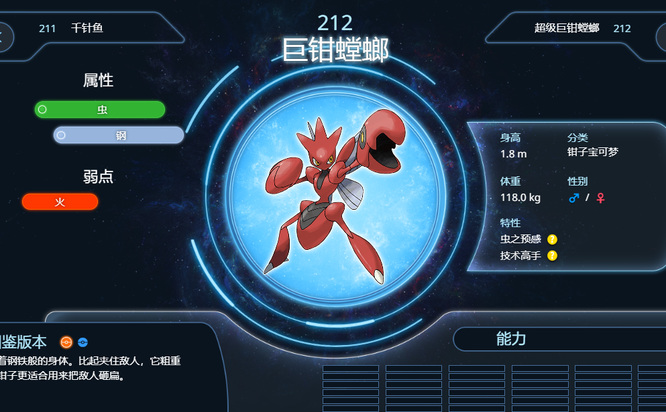Open the red 火 weakness type
This screenshot has height=412, width=666.
60,202
